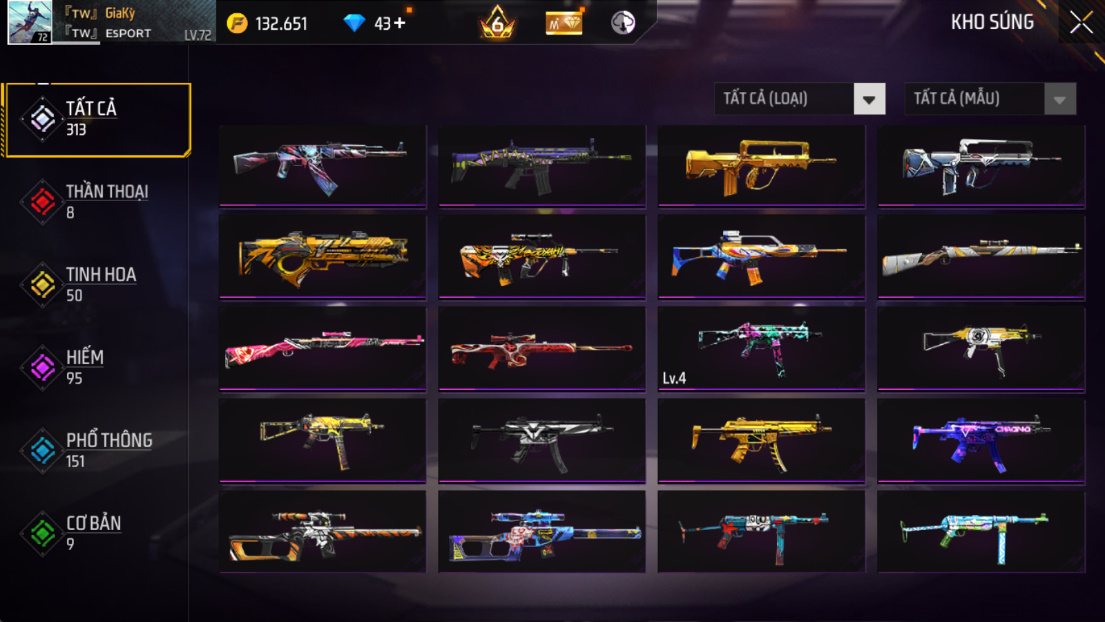Screen dimensions: 1105x622
Task: Choose the pink floral sniper rifle skin
Action: click(322, 348)
